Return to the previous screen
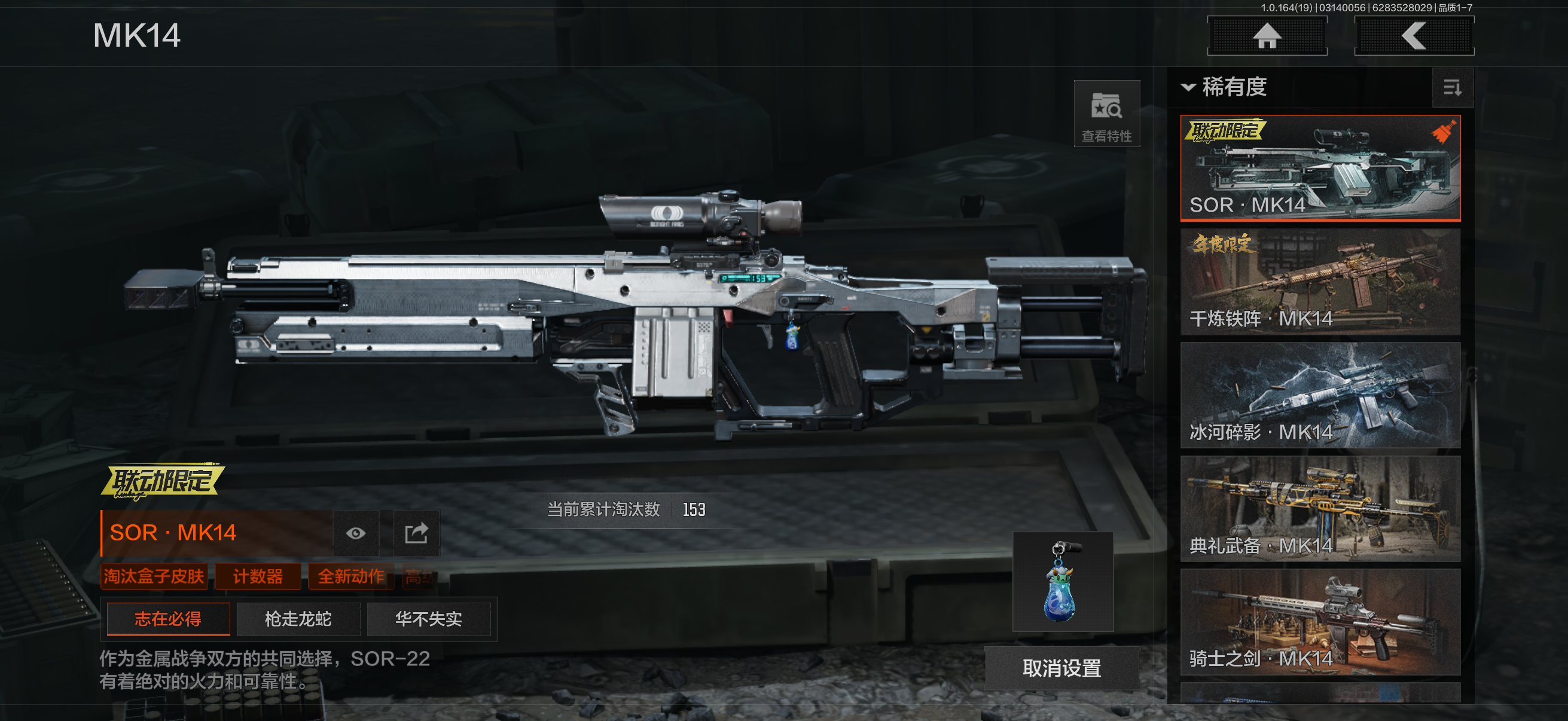 (1413, 36)
